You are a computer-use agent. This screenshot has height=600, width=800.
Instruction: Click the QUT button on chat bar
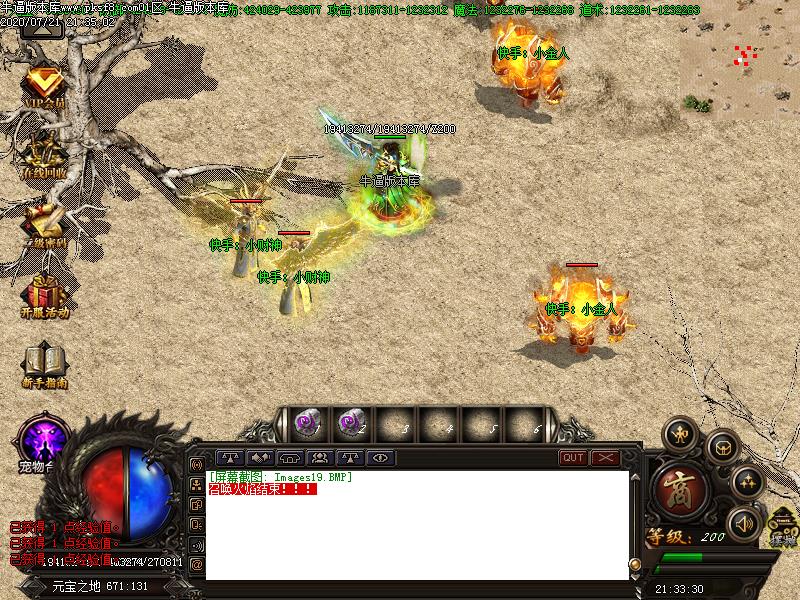[x=573, y=458]
